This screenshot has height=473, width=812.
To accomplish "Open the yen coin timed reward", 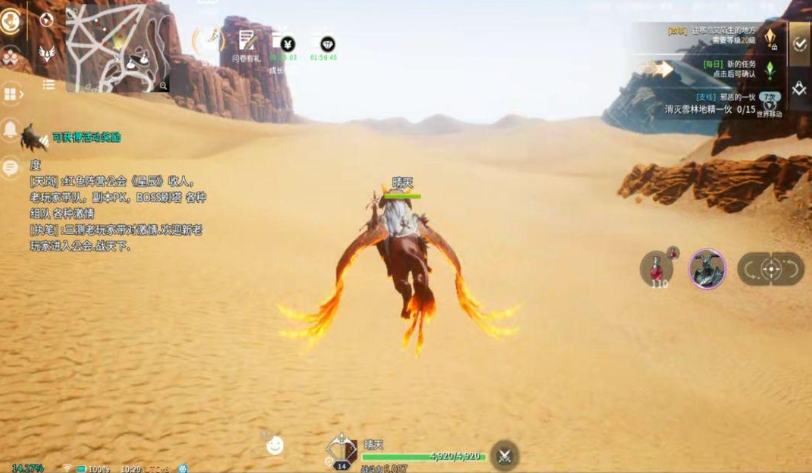I will pyautogui.click(x=287, y=44).
